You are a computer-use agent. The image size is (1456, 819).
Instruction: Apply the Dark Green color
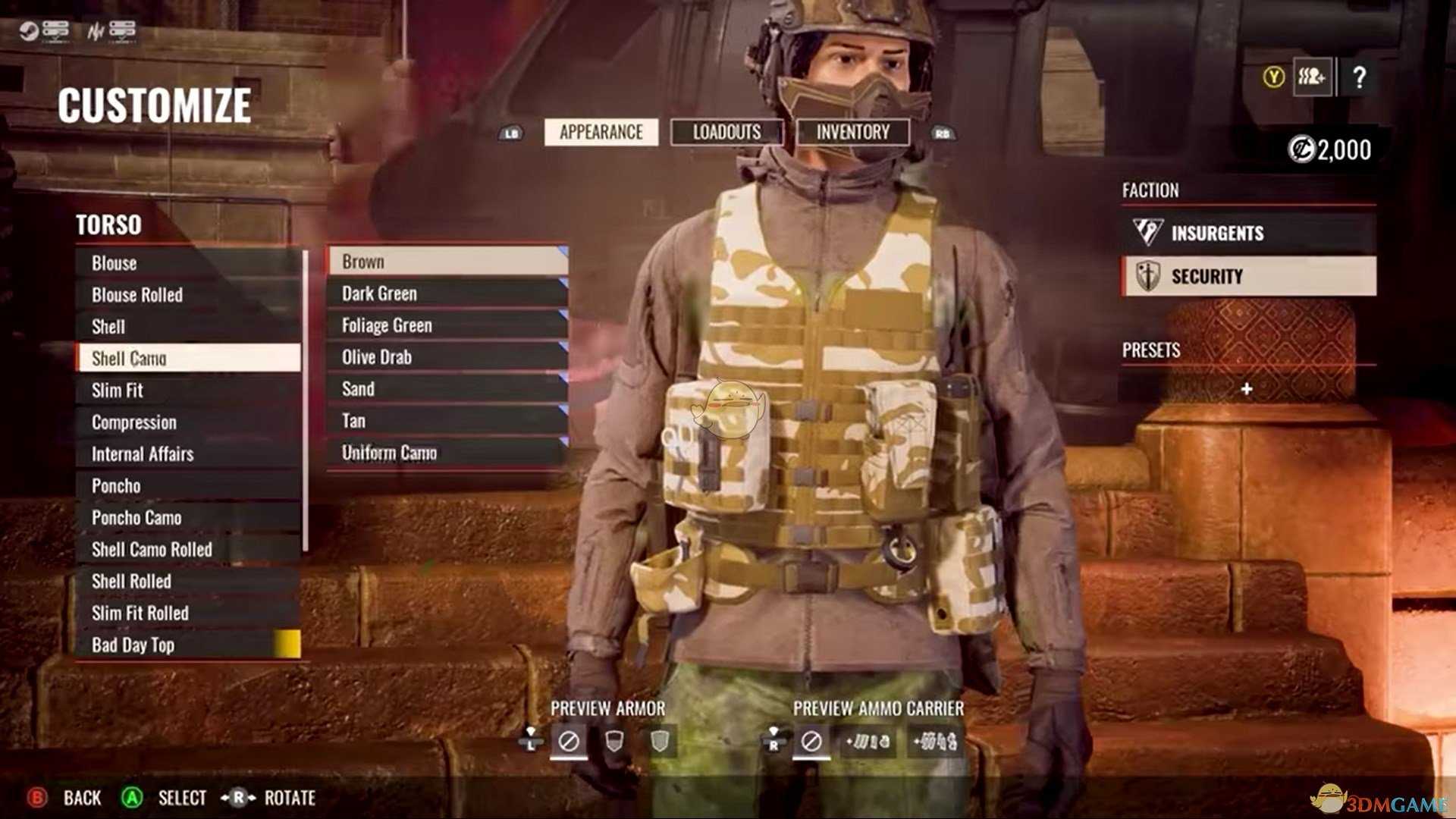[447, 293]
